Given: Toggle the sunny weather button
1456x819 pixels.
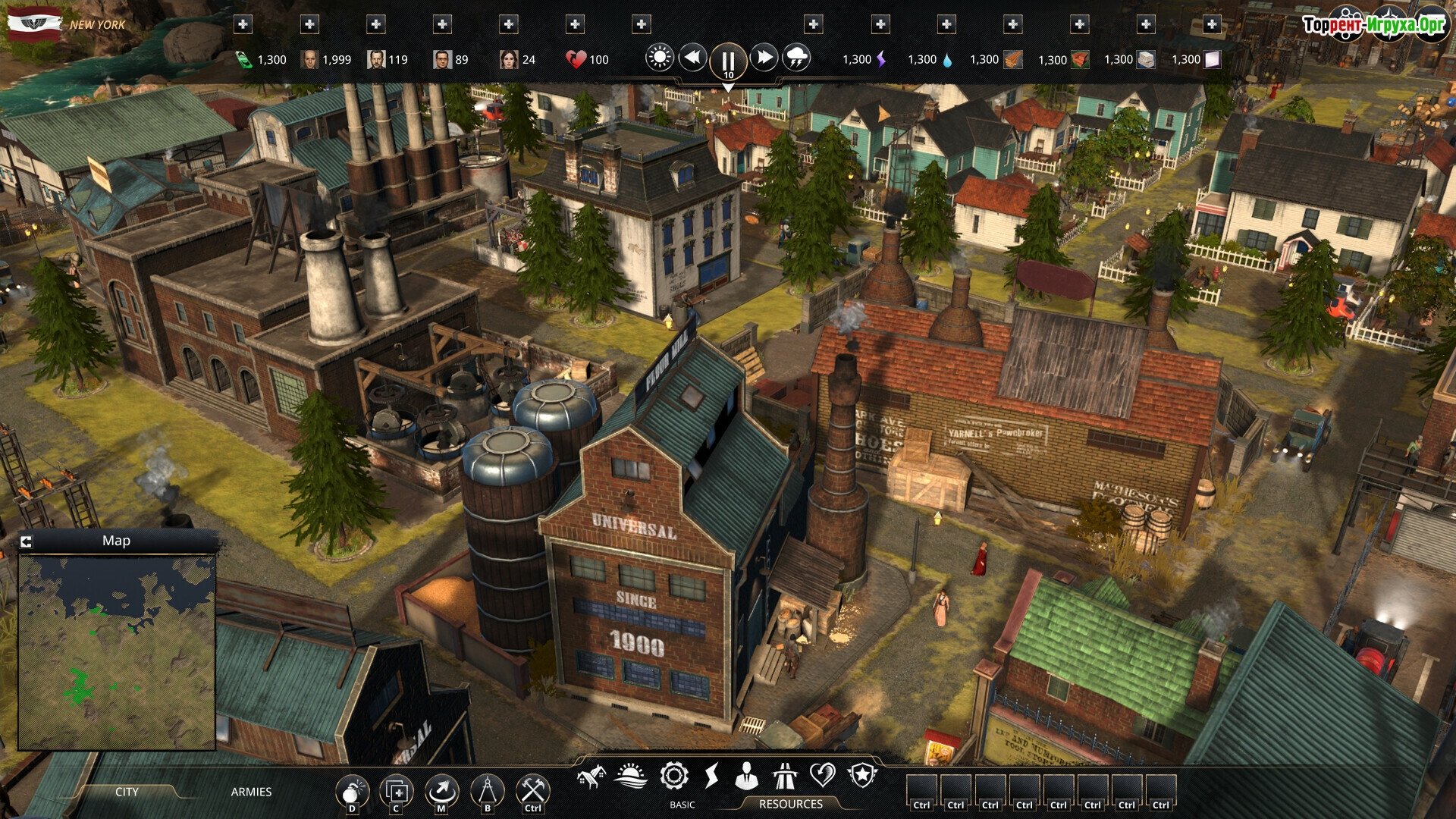Looking at the screenshot, I should (x=659, y=58).
